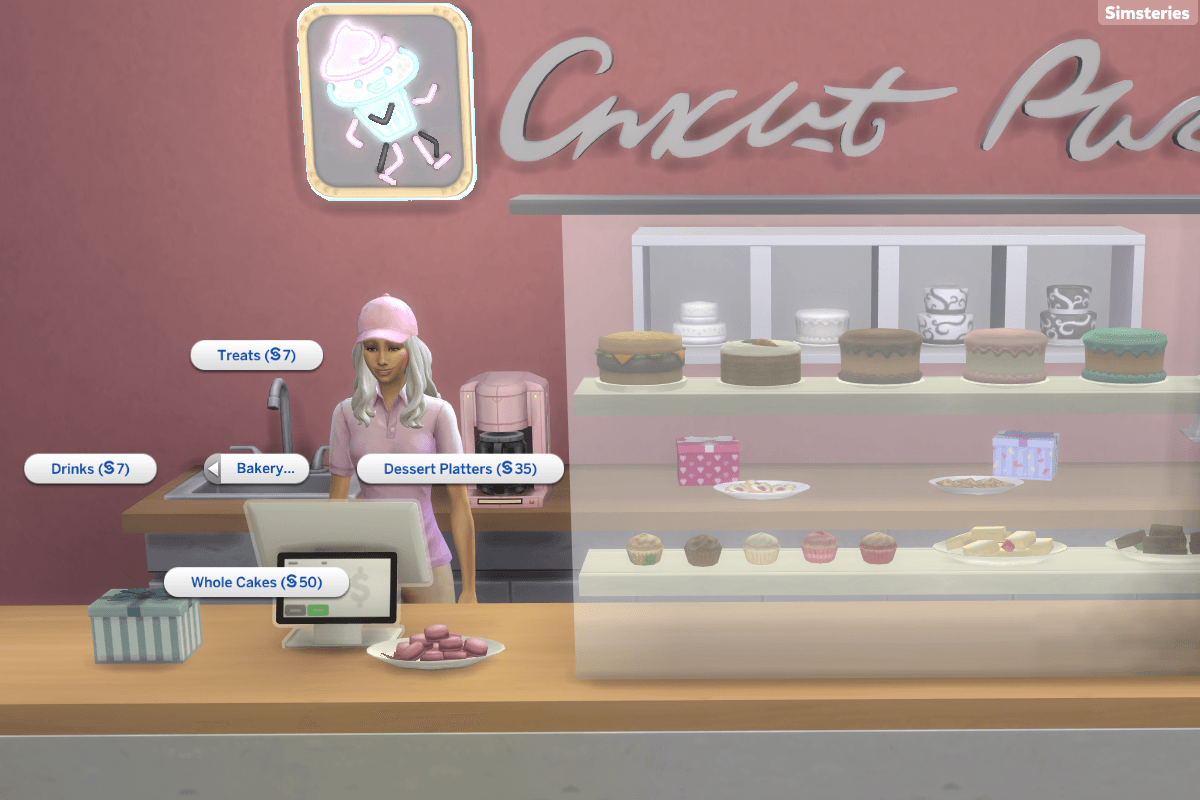Order Whole Cakes for 50 simoleons
Screen dimensions: 1200x800
256,582
